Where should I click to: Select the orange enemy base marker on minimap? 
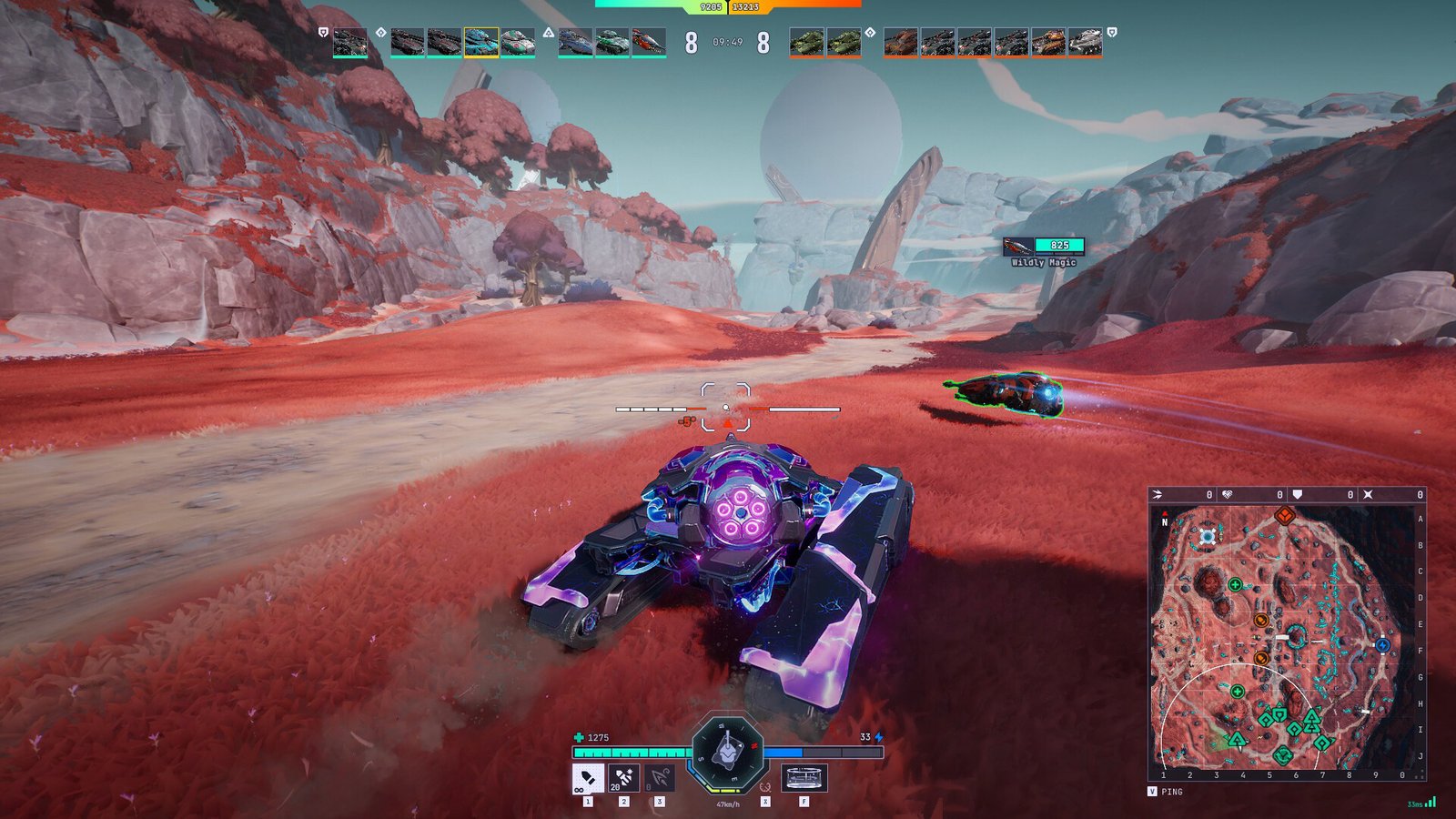1284,516
